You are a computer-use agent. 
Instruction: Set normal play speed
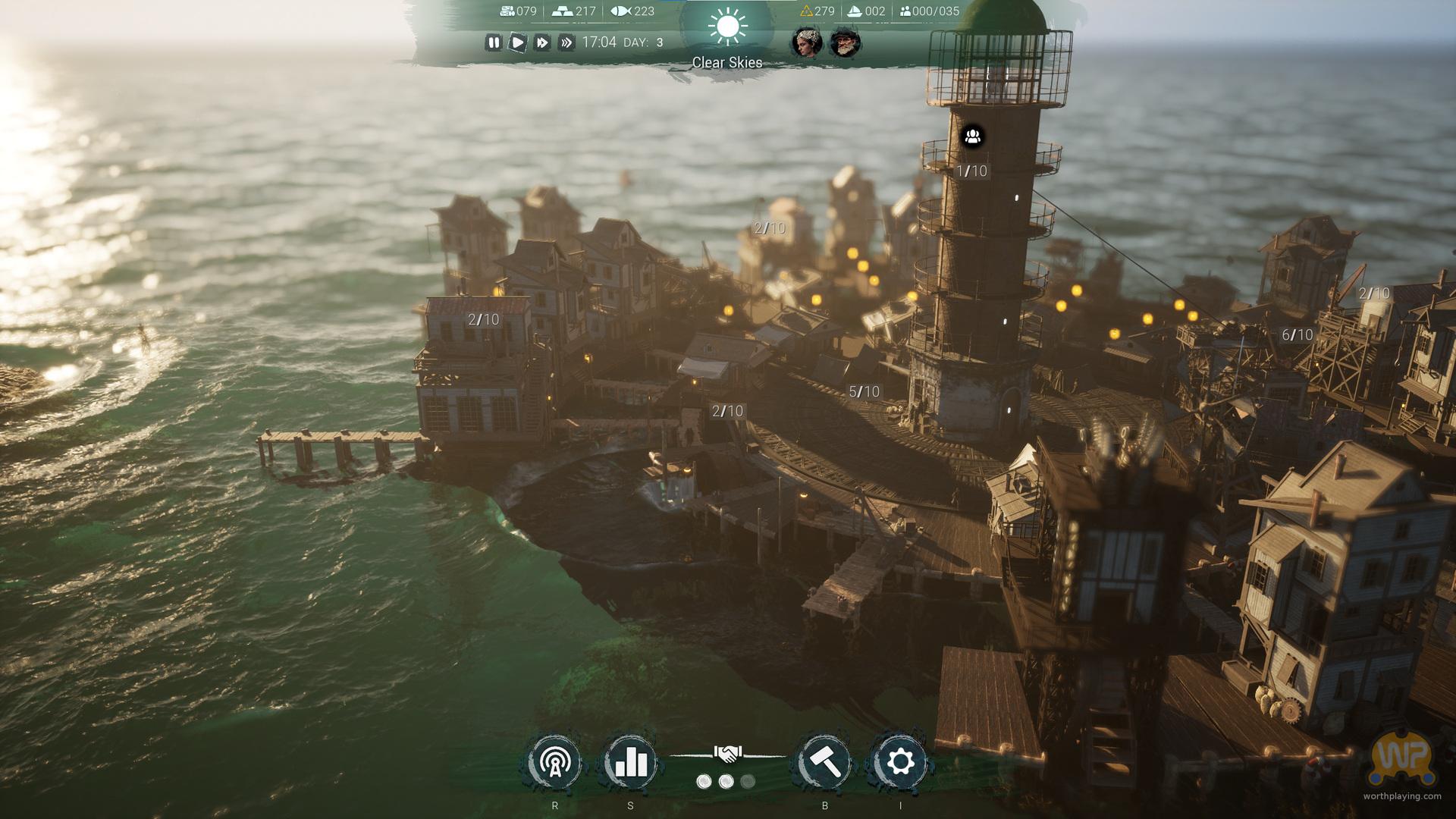pyautogui.click(x=517, y=42)
